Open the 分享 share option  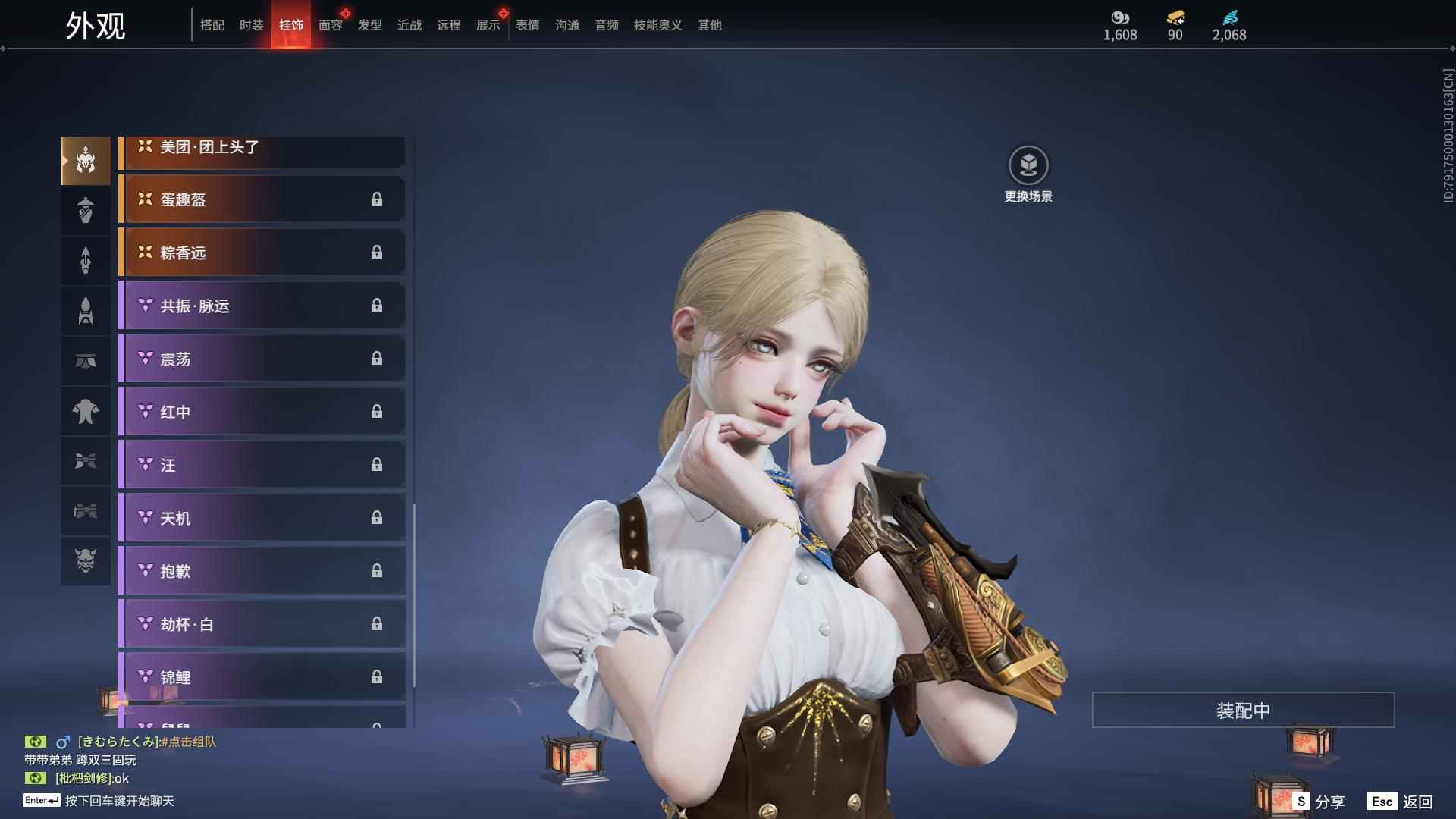tap(1319, 802)
